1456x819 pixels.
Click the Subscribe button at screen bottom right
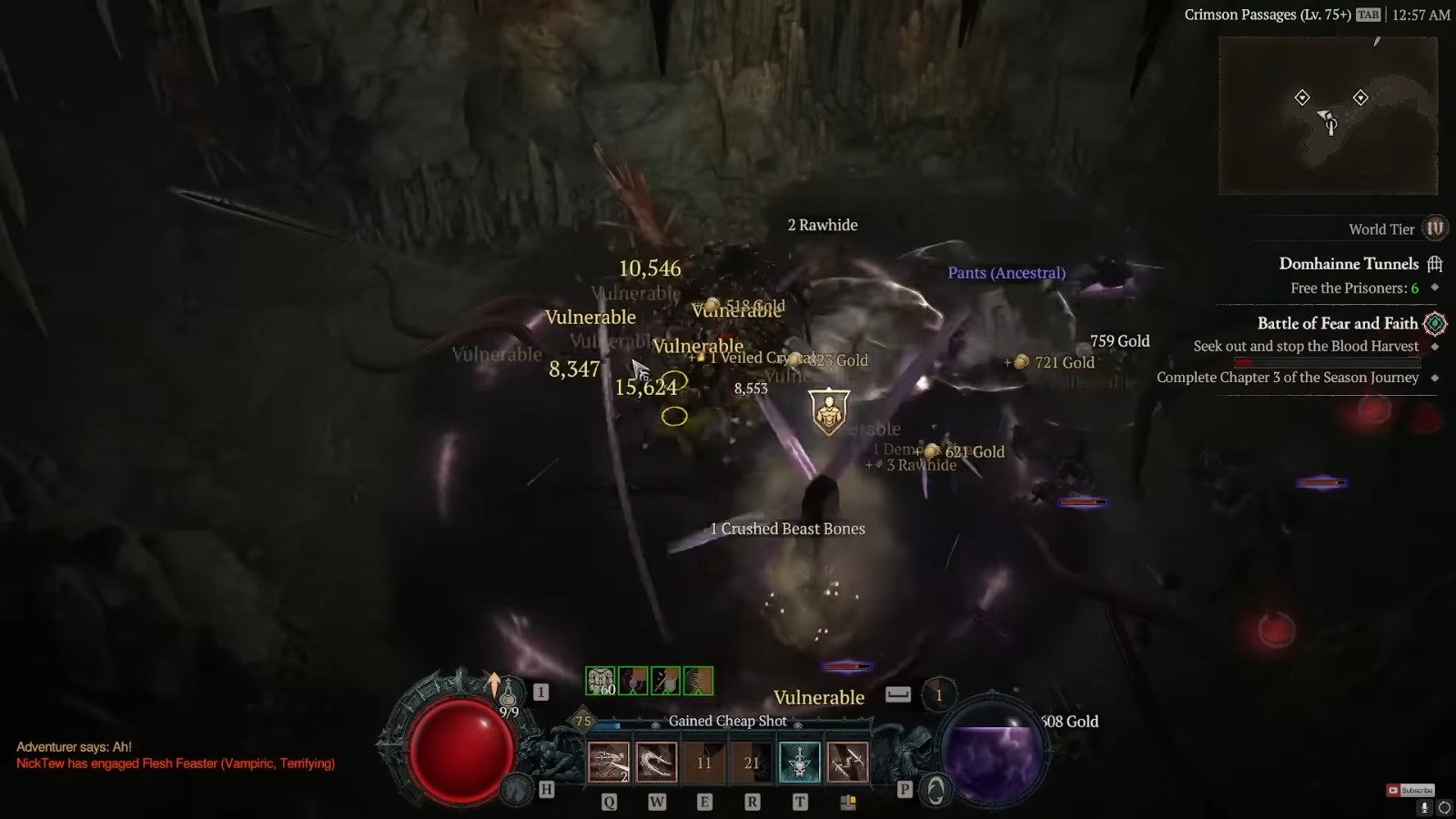point(1410,791)
